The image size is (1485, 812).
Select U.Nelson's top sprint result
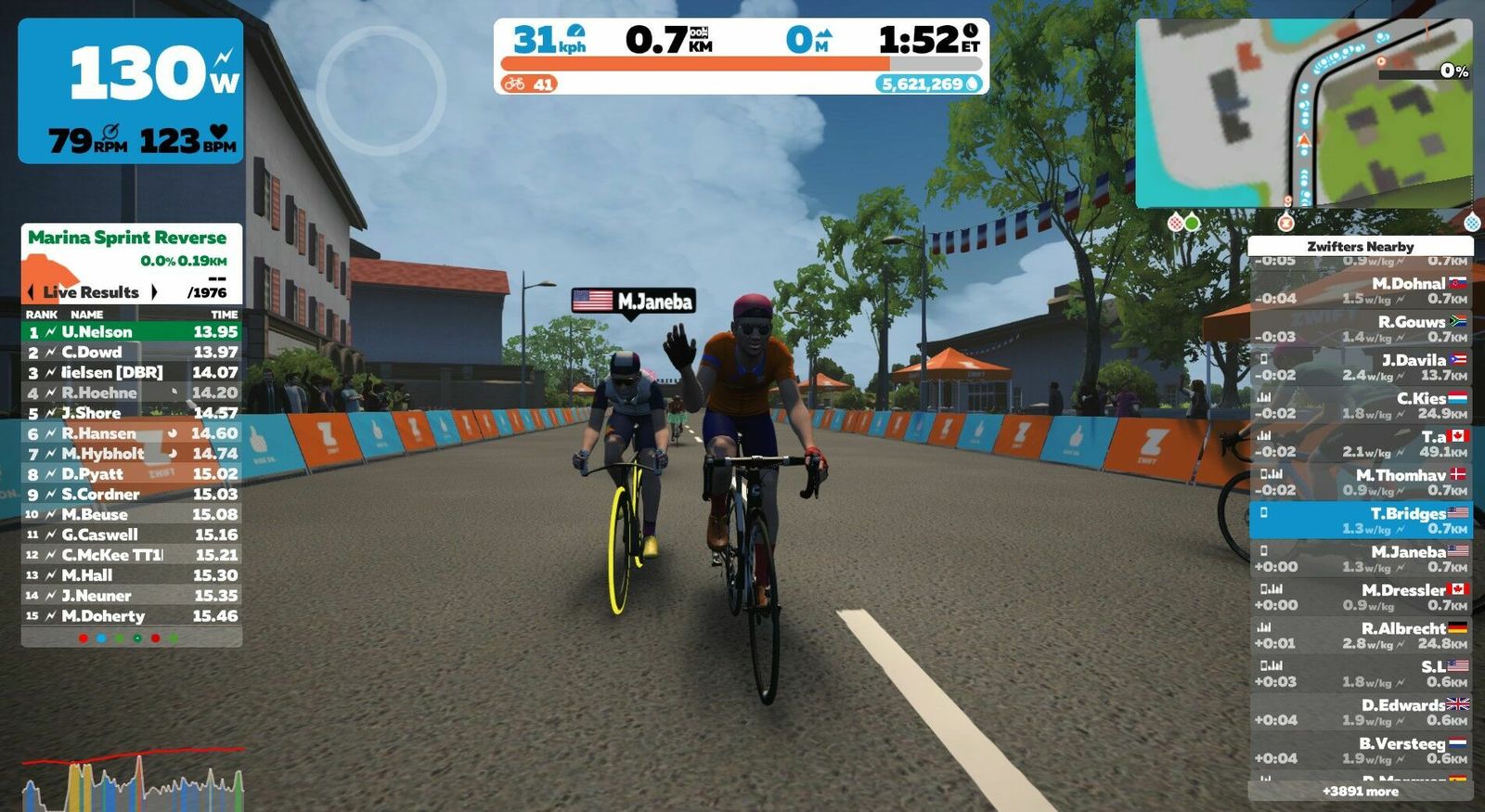click(x=132, y=331)
